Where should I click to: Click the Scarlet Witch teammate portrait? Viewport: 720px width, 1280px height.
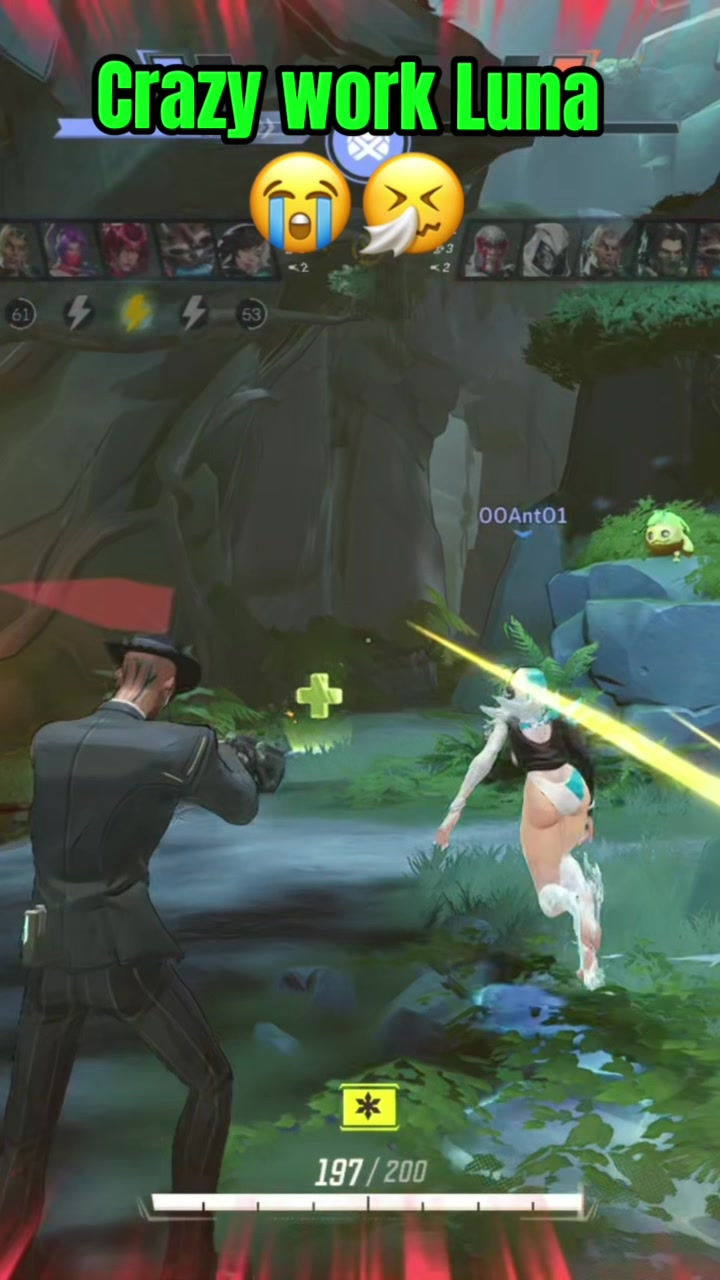click(x=126, y=249)
